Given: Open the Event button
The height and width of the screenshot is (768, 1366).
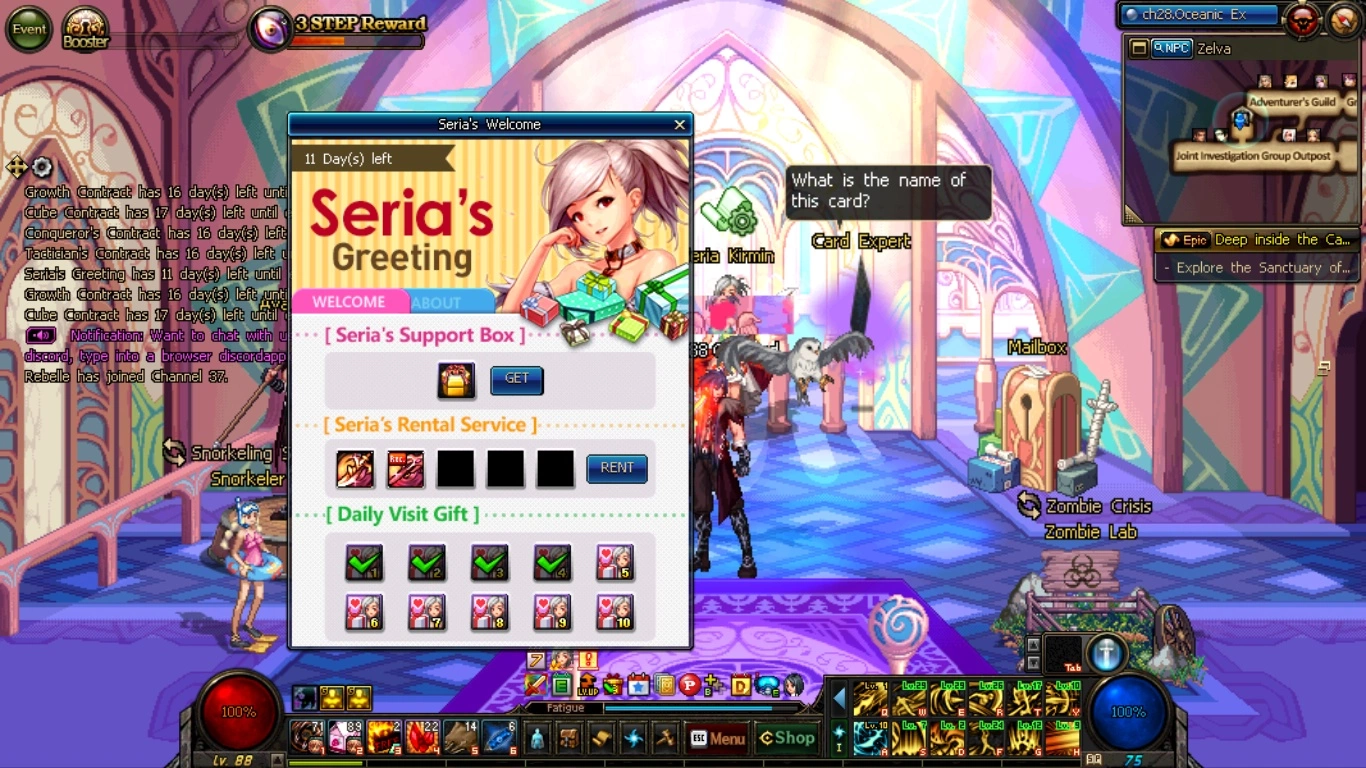Looking at the screenshot, I should pyautogui.click(x=29, y=29).
